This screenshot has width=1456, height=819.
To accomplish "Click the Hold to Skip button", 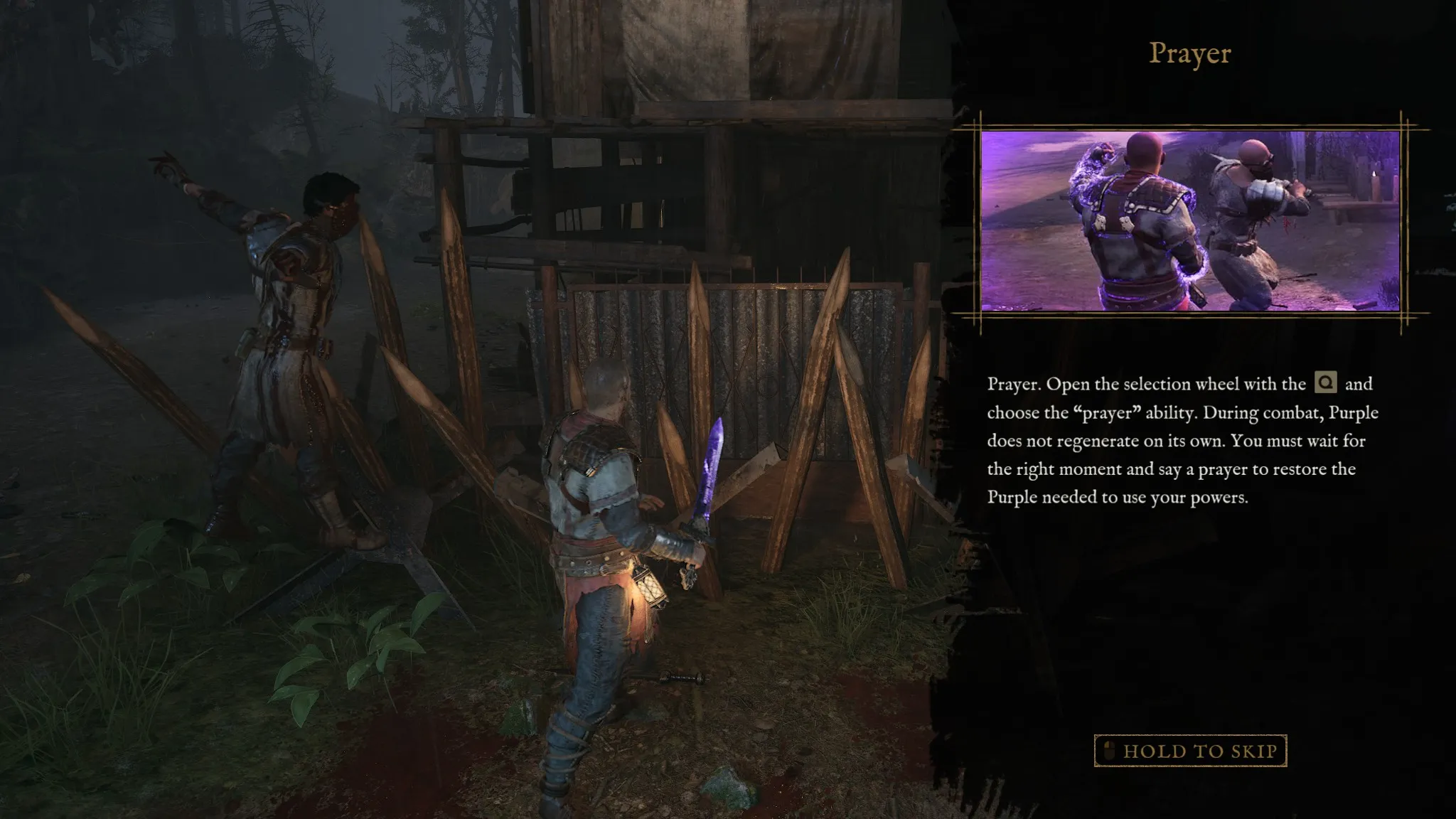I will [1190, 751].
